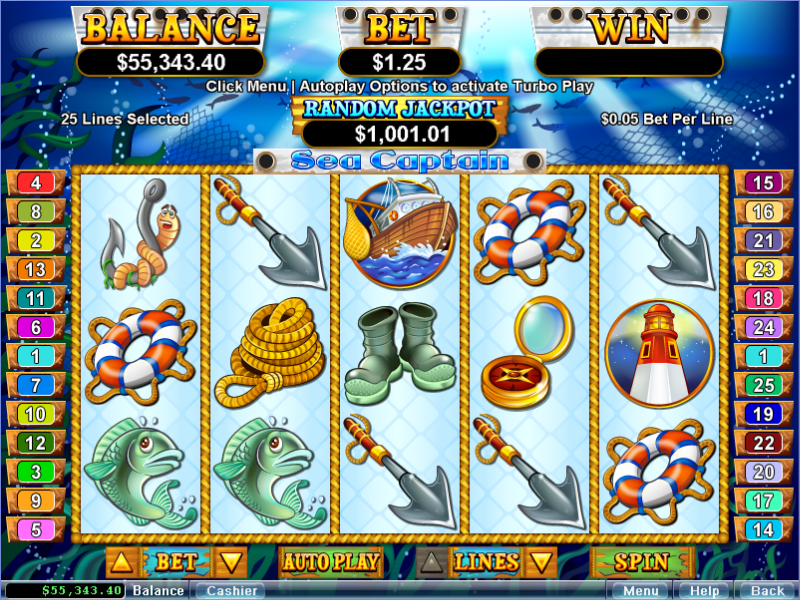Image resolution: width=800 pixels, height=600 pixels.
Task: Select payline number 15
Action: [763, 183]
